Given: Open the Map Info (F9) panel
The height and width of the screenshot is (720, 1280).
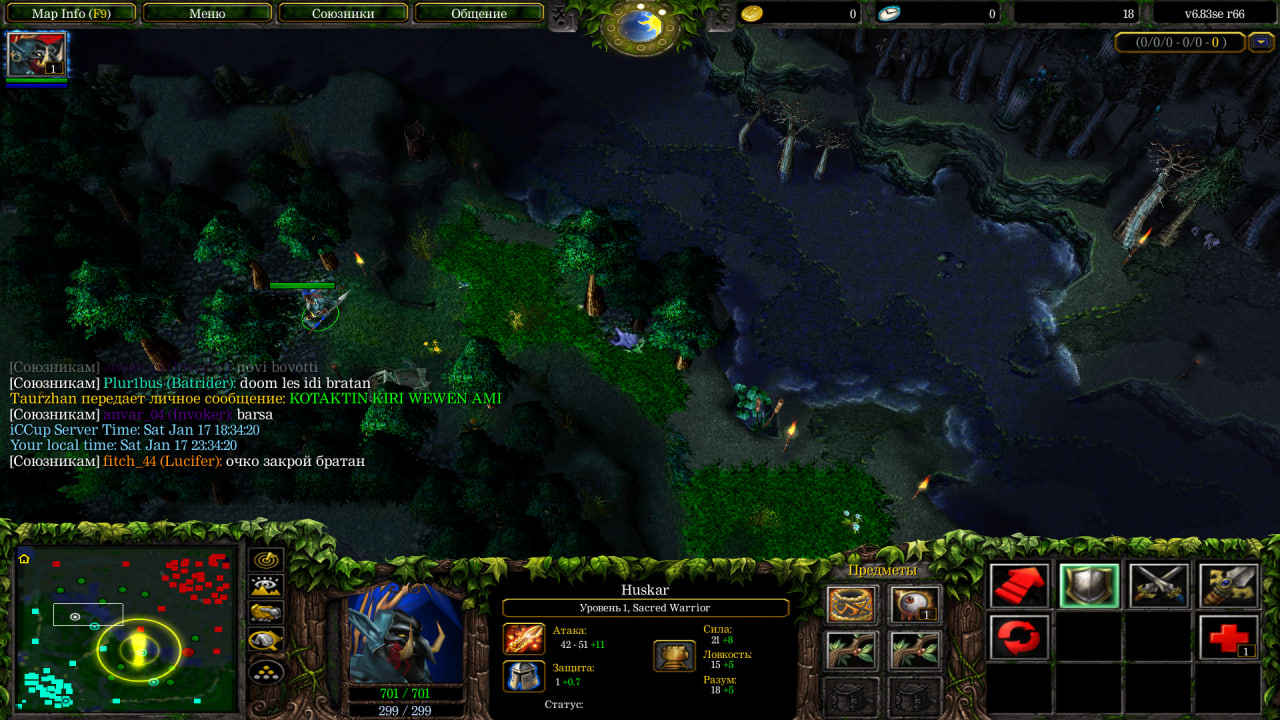Looking at the screenshot, I should coord(71,14).
